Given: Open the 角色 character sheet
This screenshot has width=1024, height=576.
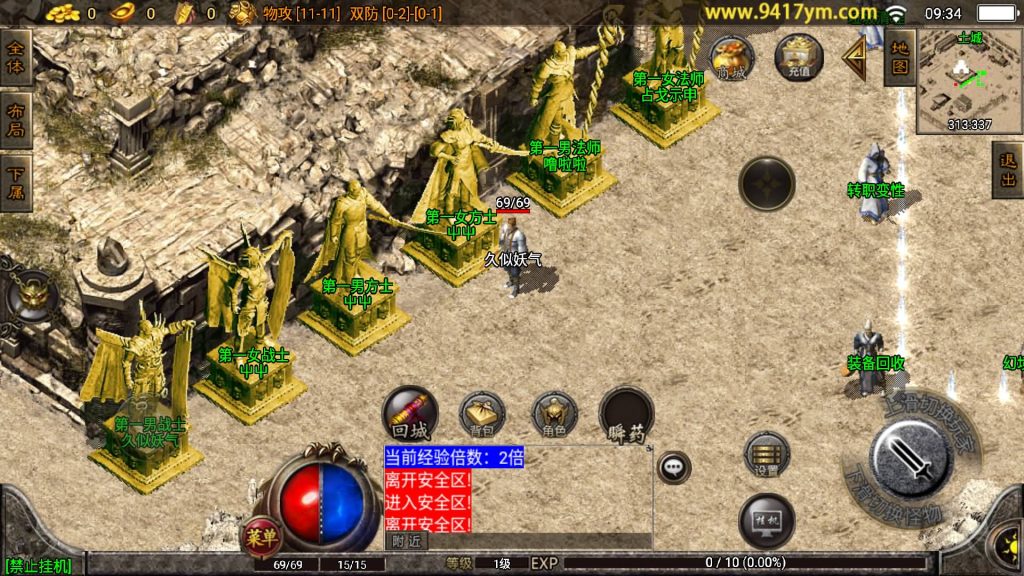Looking at the screenshot, I should (554, 414).
